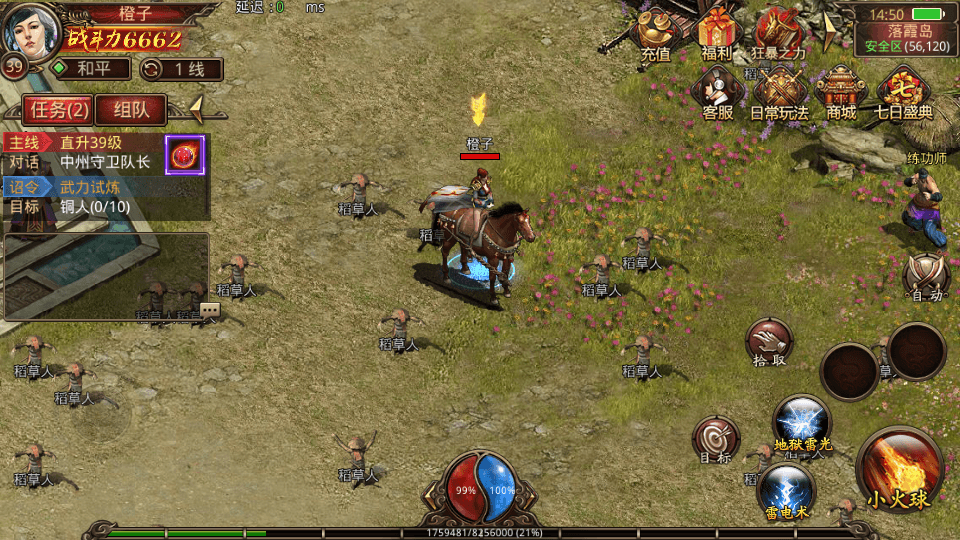Open the 日常玩法 daily activities
This screenshot has height=540, width=960.
779,93
